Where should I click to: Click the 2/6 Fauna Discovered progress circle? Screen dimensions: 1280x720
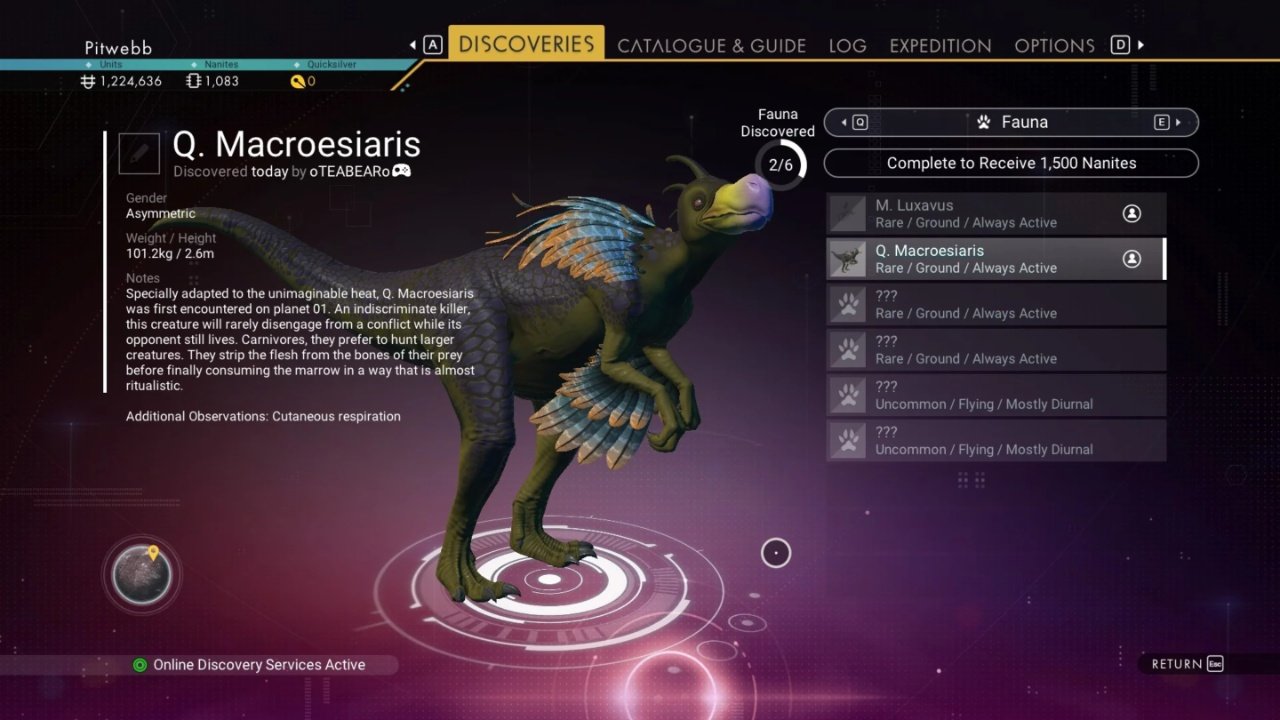click(x=779, y=165)
